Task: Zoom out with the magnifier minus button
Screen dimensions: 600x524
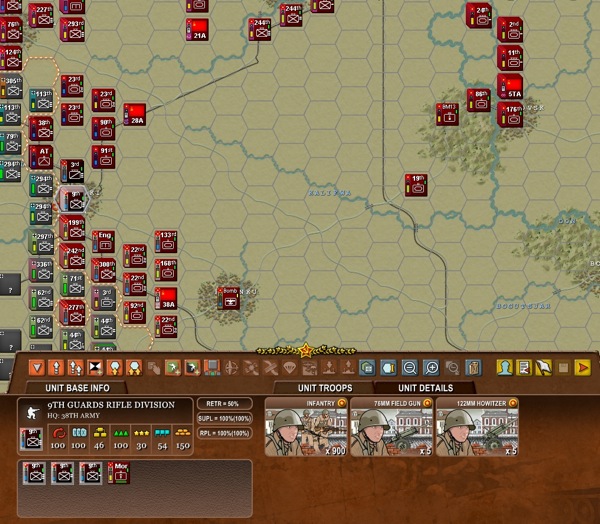Action: pyautogui.click(x=410, y=367)
